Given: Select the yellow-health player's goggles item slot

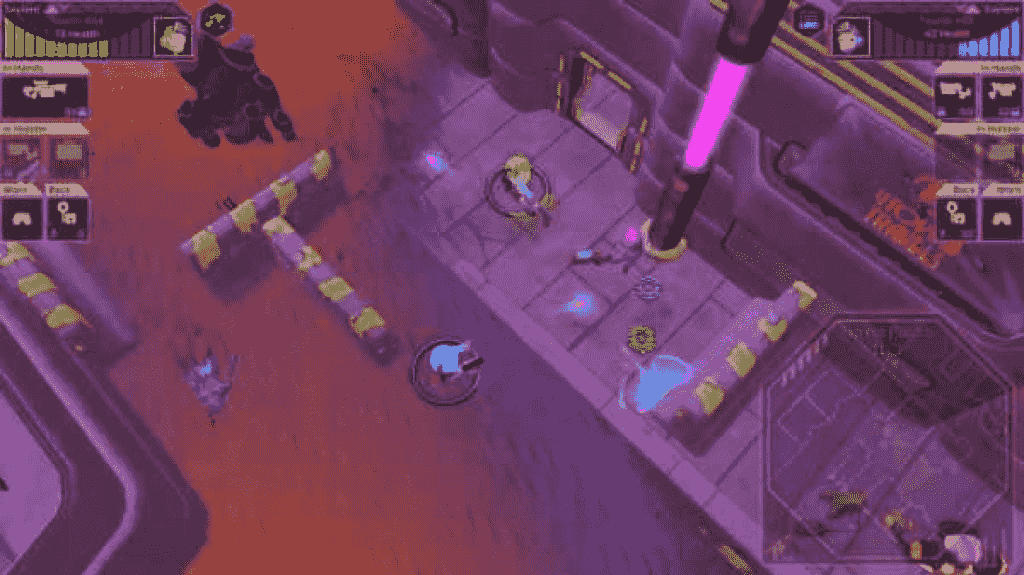Looking at the screenshot, I should [22, 218].
